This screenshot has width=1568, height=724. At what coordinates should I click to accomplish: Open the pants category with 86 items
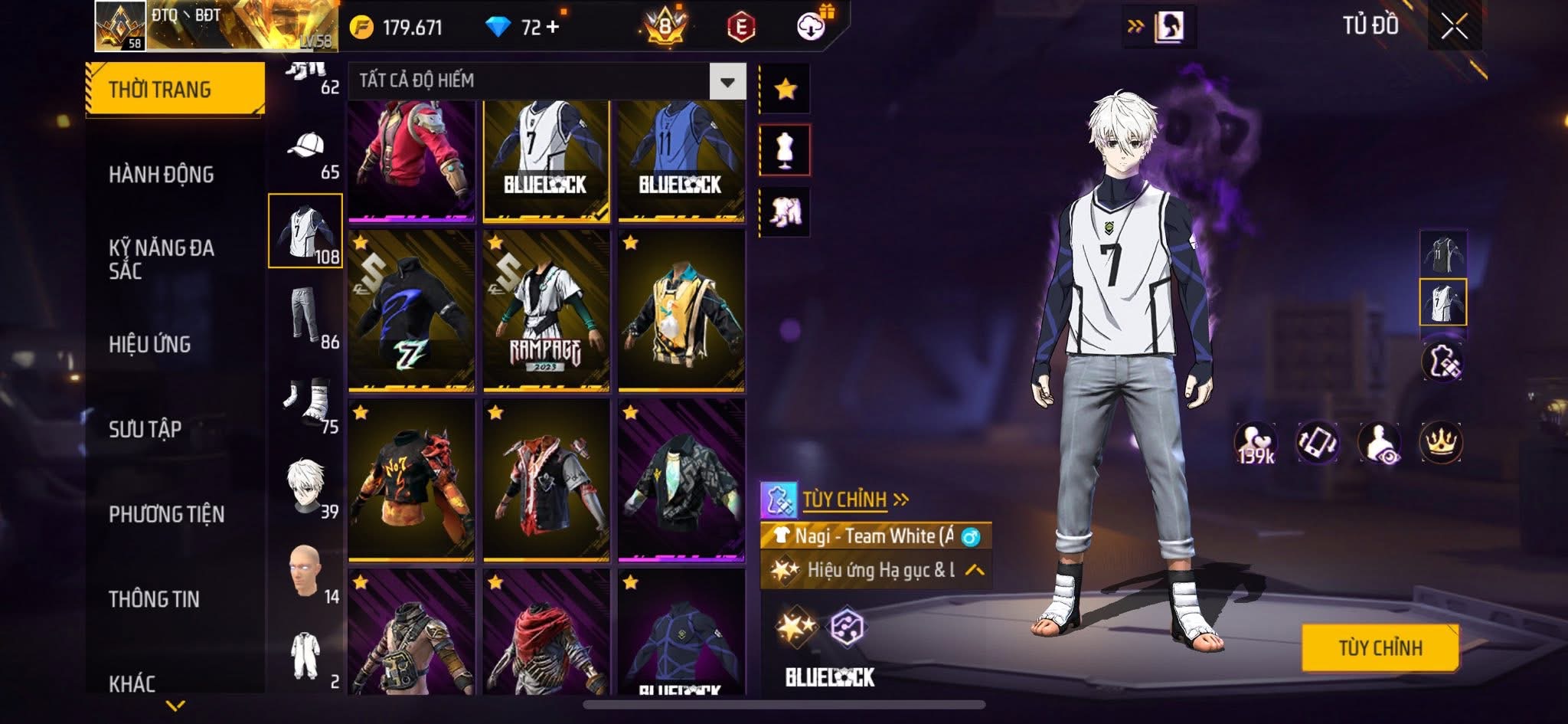tap(305, 316)
